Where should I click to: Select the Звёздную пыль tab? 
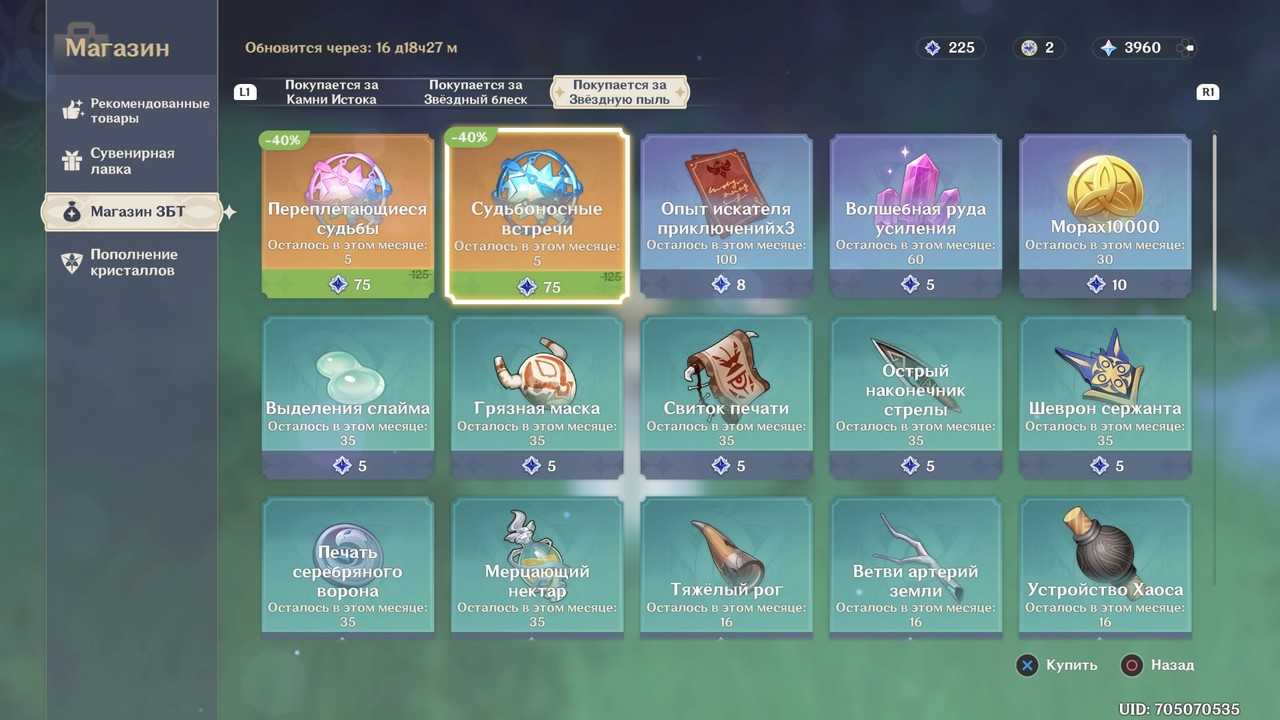(619, 92)
